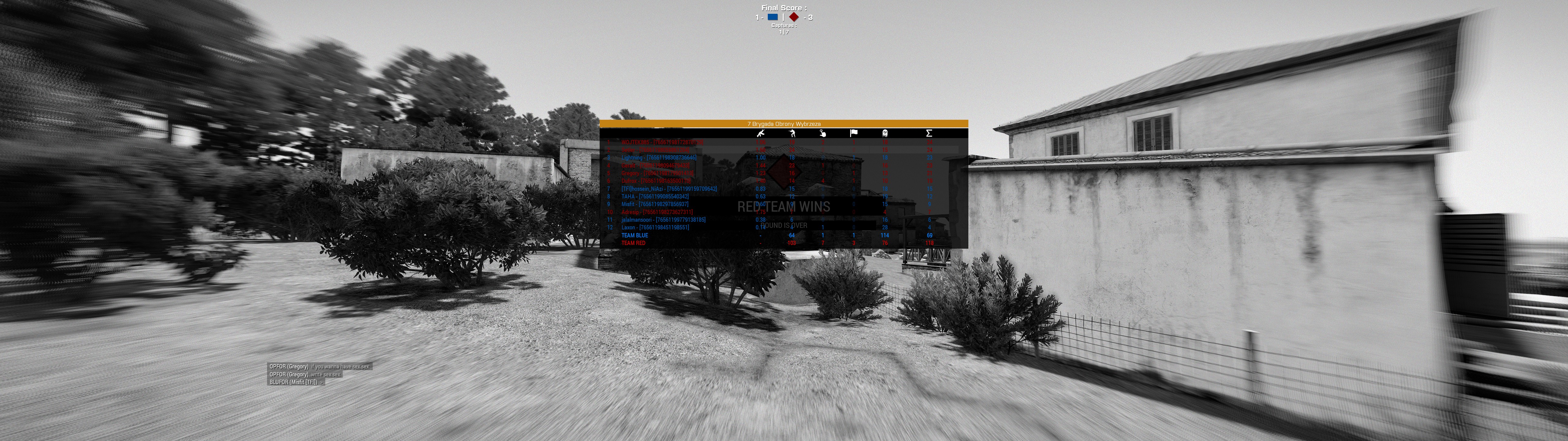Select Laxon's row in the scoreboard
This screenshot has width=1568, height=441.
coord(655,227)
